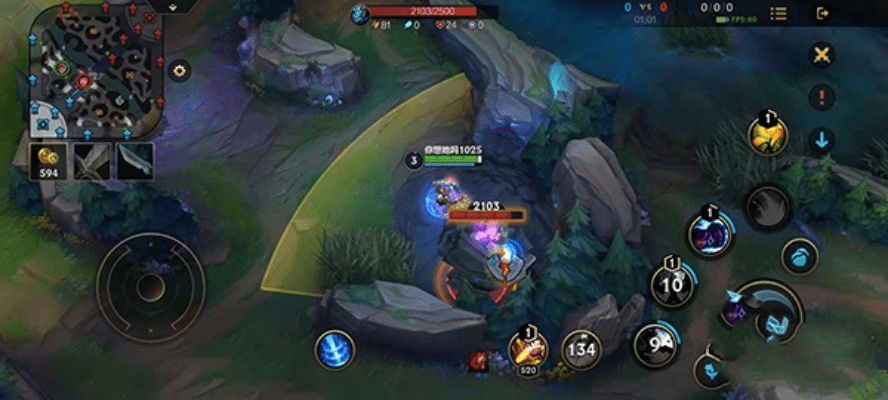Use the yellow trinket ward item
The height and width of the screenshot is (400, 888).
767,135
